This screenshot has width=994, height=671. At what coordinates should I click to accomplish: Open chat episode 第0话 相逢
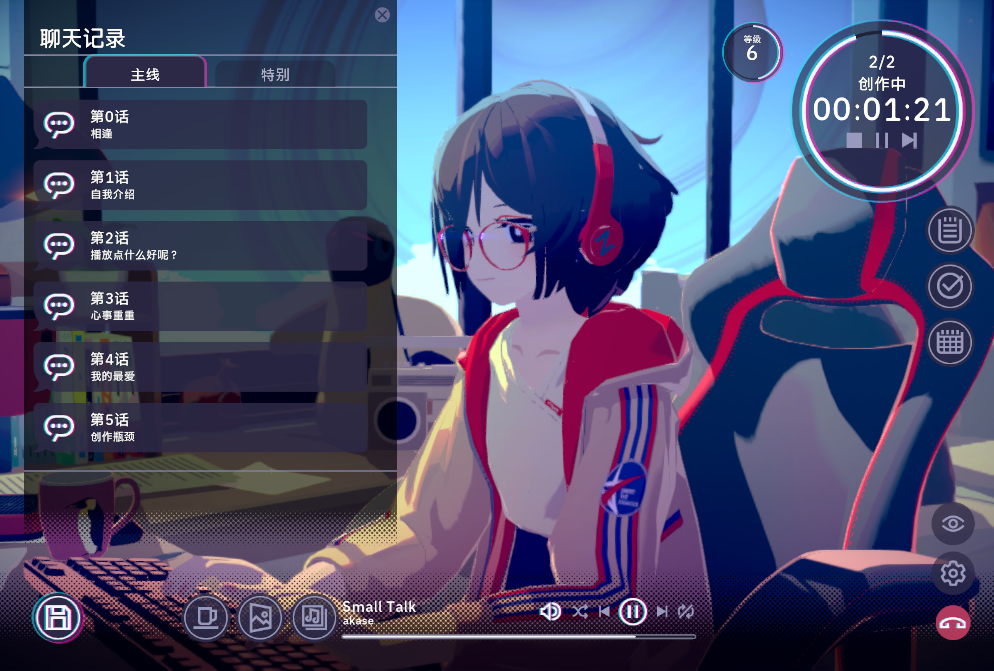coord(201,124)
